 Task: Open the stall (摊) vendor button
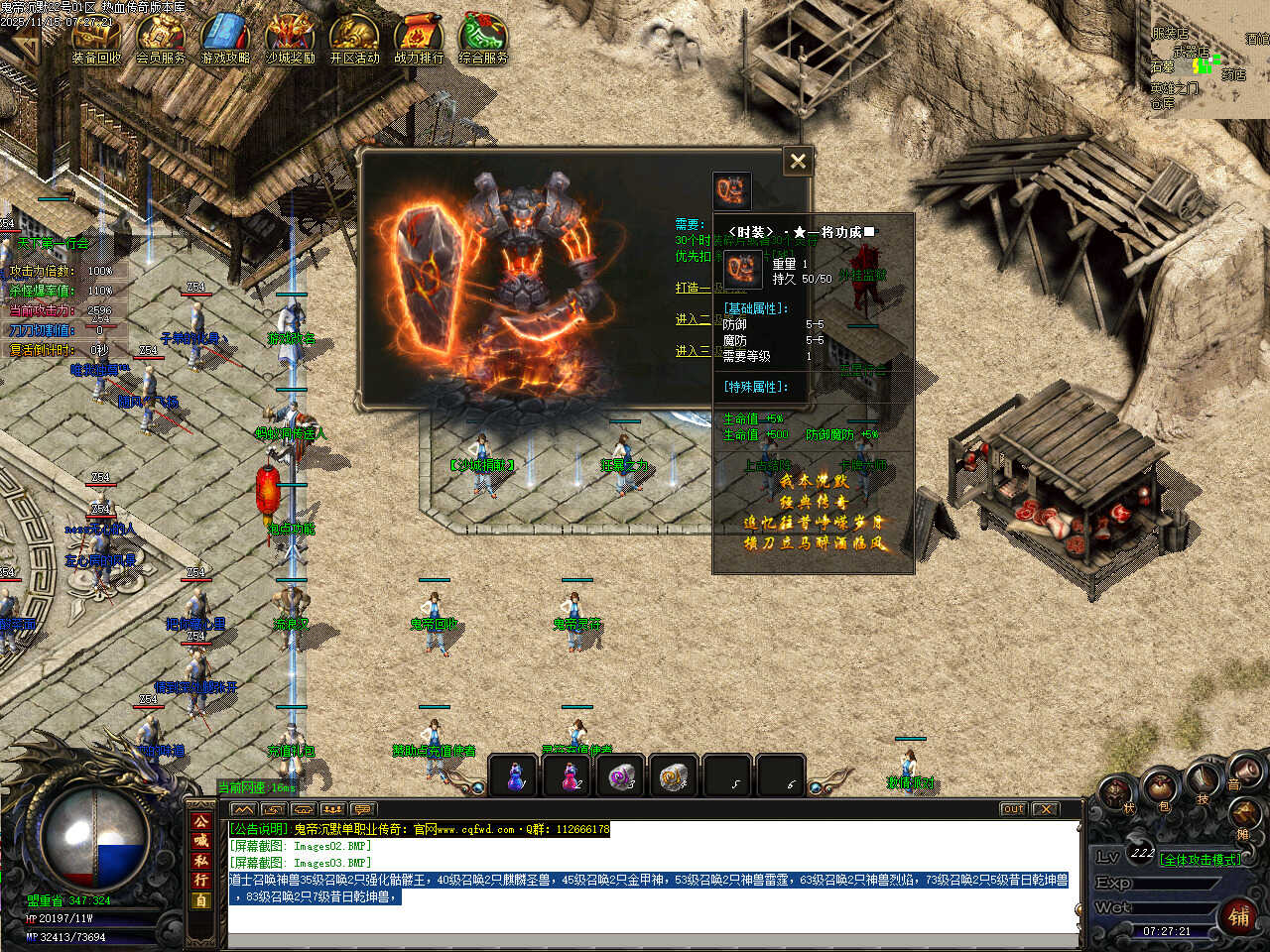tap(1243, 816)
